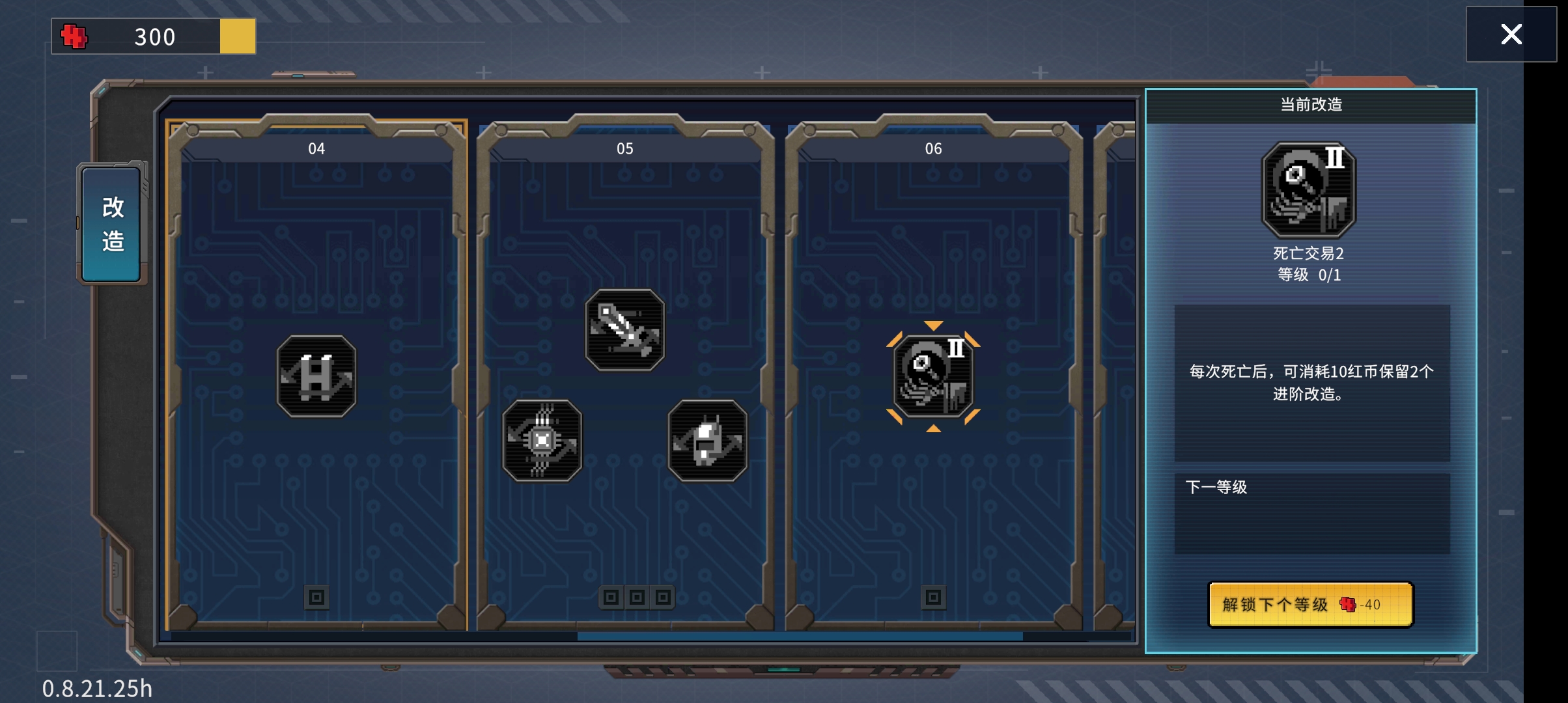
Task: Open upgrade panel 05 header
Action: 624,148
